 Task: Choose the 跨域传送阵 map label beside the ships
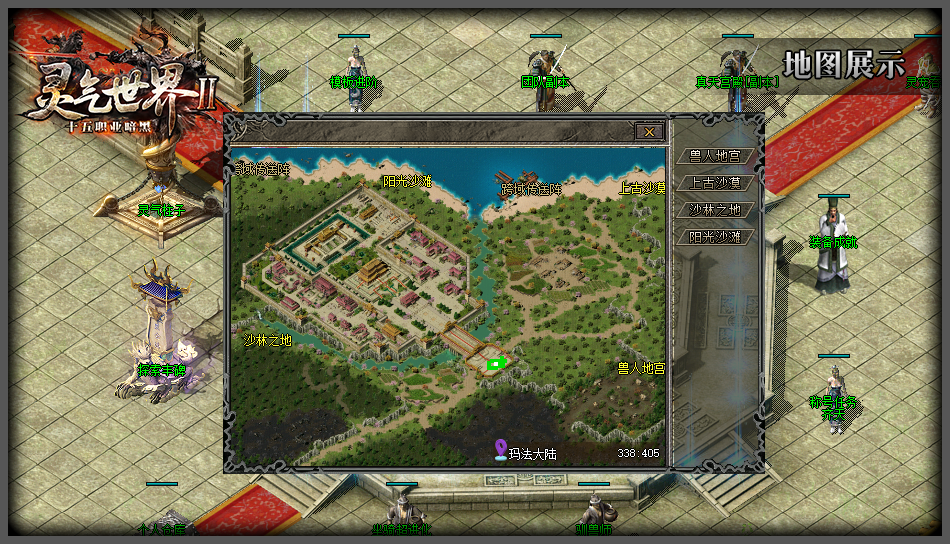coord(531,189)
